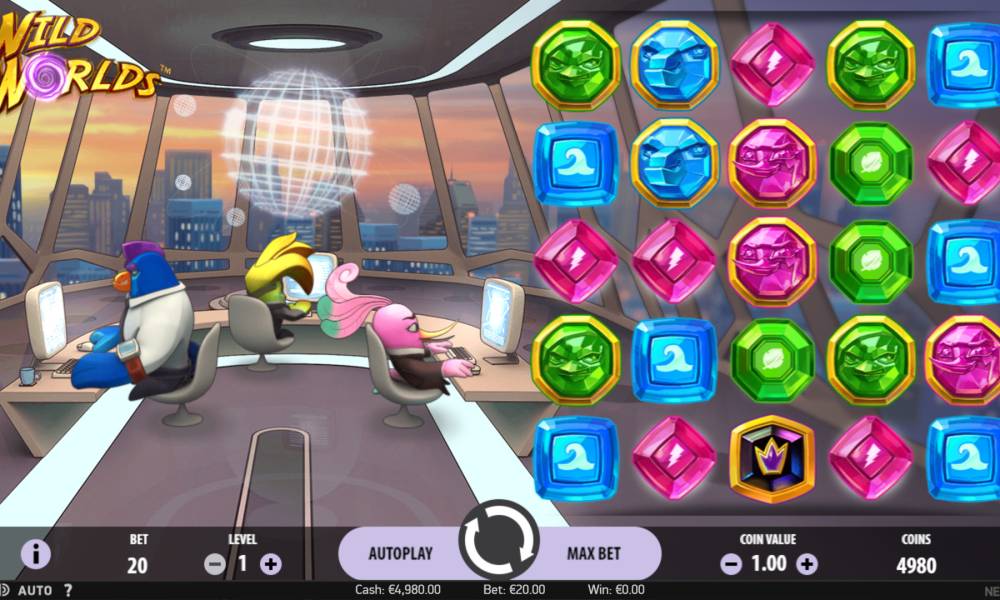Screen dimensions: 1000x600
Task: Increase the bet level
Action: click(x=270, y=564)
